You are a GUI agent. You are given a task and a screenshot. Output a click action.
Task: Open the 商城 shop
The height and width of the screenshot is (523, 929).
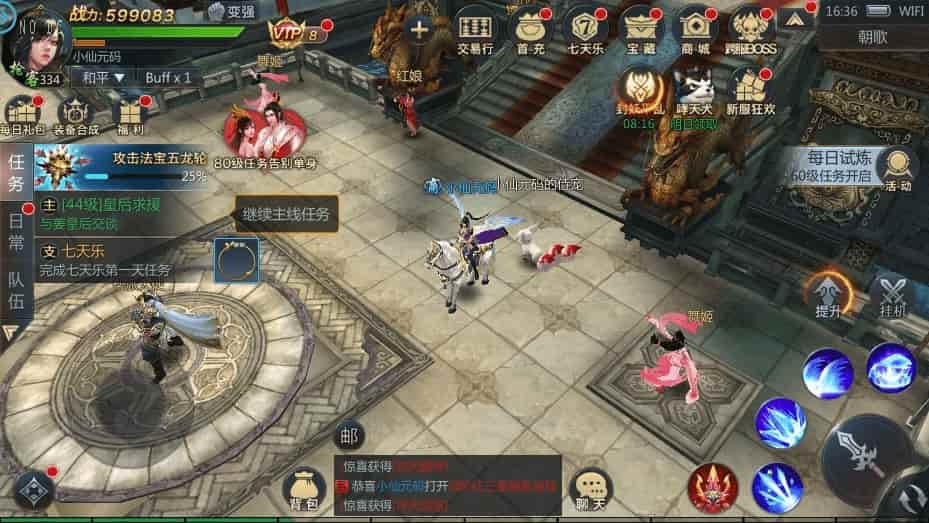694,30
